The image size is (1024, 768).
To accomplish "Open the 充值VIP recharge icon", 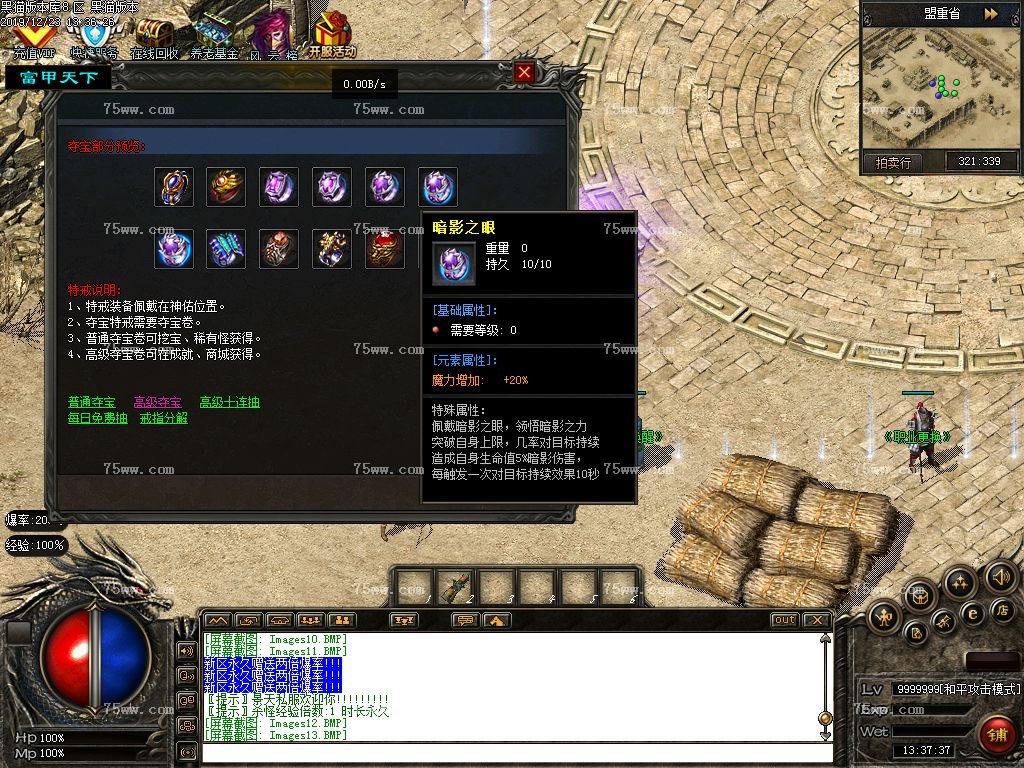I will click(x=34, y=39).
